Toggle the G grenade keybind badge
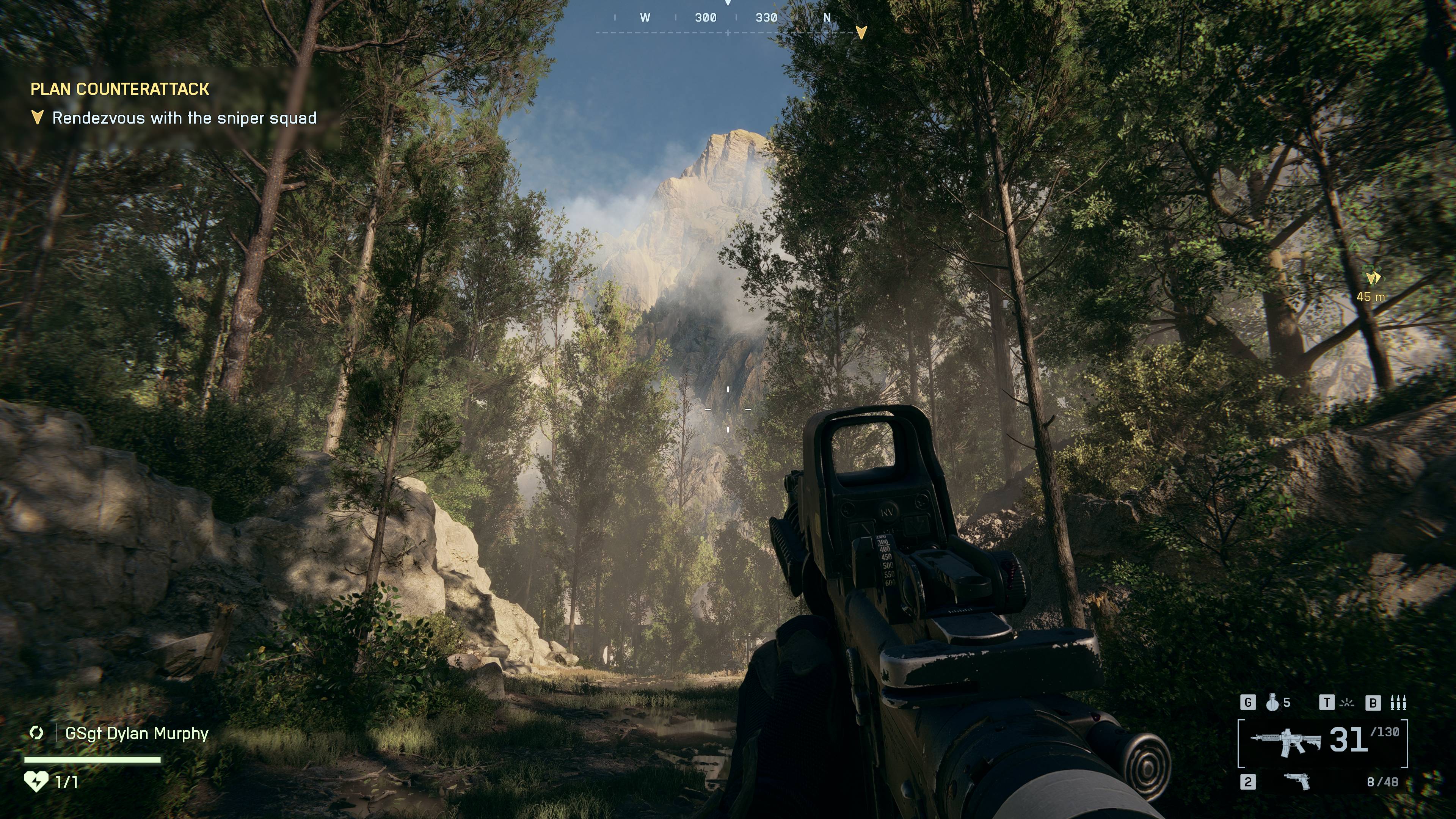The height and width of the screenshot is (819, 1456). pyautogui.click(x=1249, y=703)
